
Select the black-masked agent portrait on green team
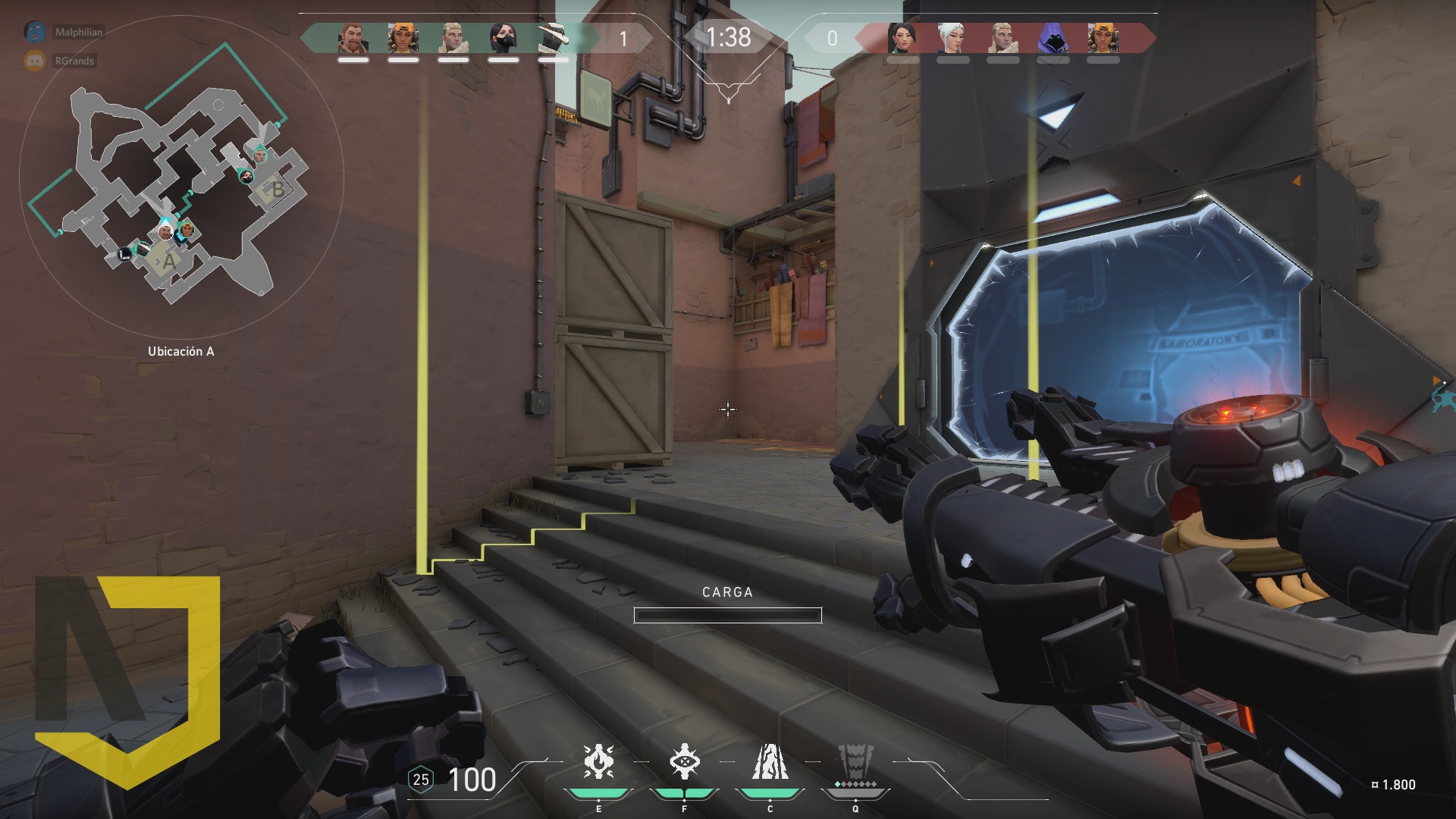pyautogui.click(x=504, y=38)
